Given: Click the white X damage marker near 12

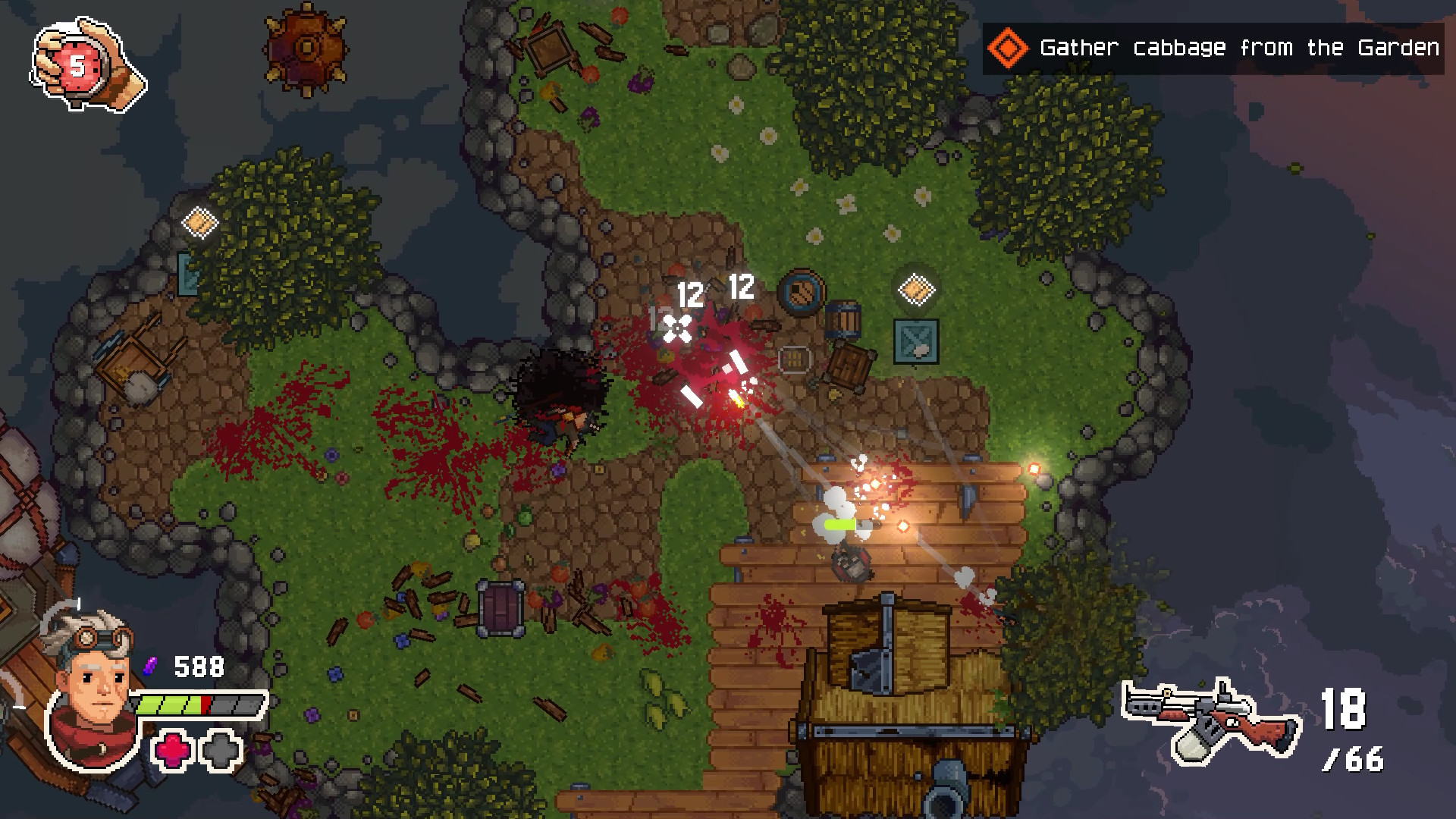Looking at the screenshot, I should (677, 328).
